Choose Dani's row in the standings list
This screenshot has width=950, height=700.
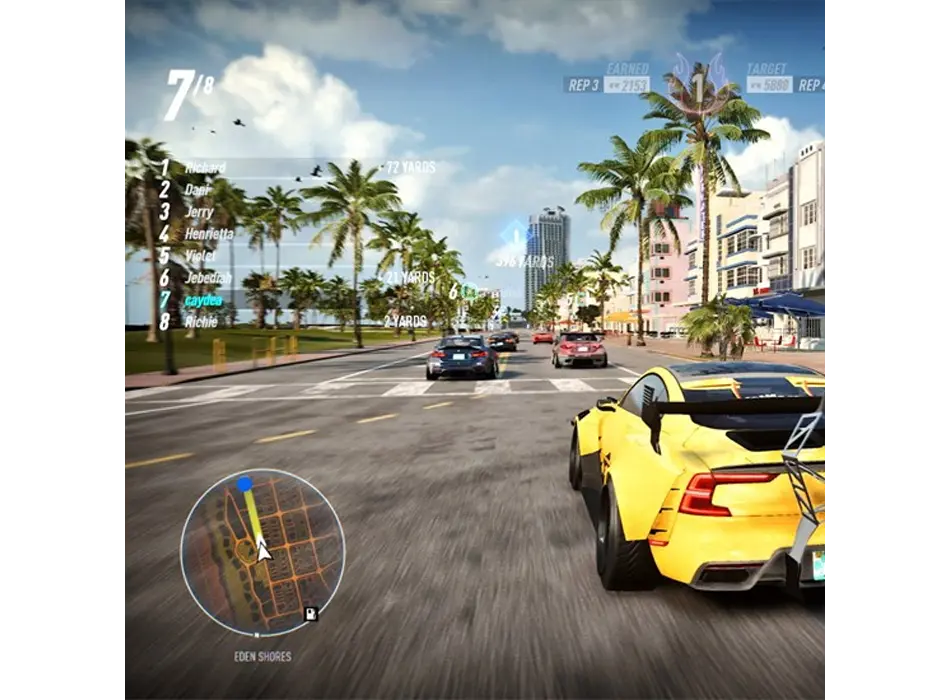198,190
